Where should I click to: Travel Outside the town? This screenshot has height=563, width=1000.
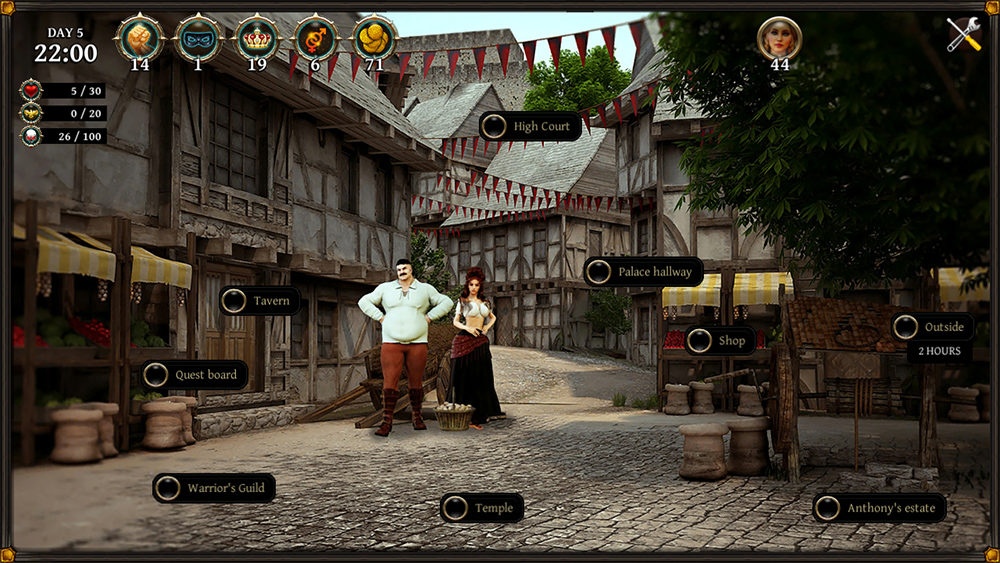click(x=932, y=327)
